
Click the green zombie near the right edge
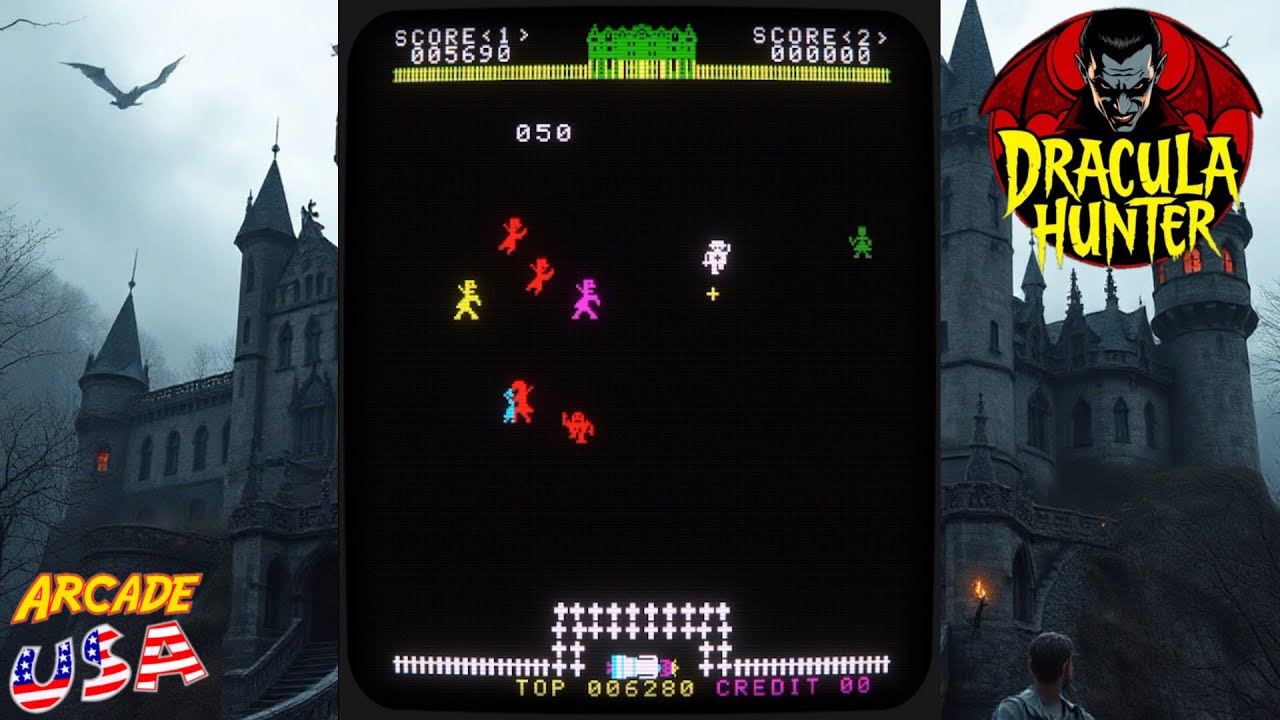(x=859, y=242)
